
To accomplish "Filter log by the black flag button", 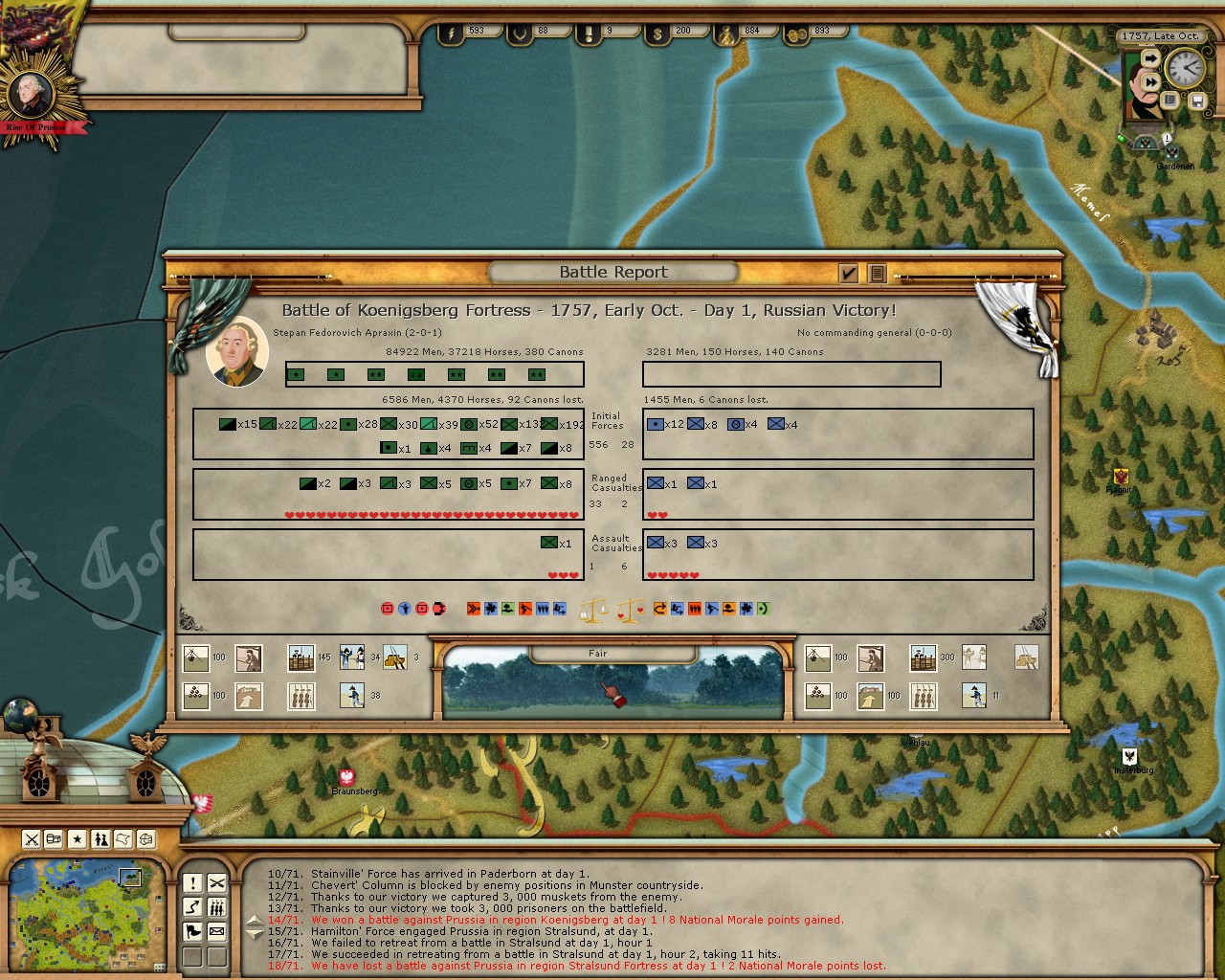I will coord(193,931).
